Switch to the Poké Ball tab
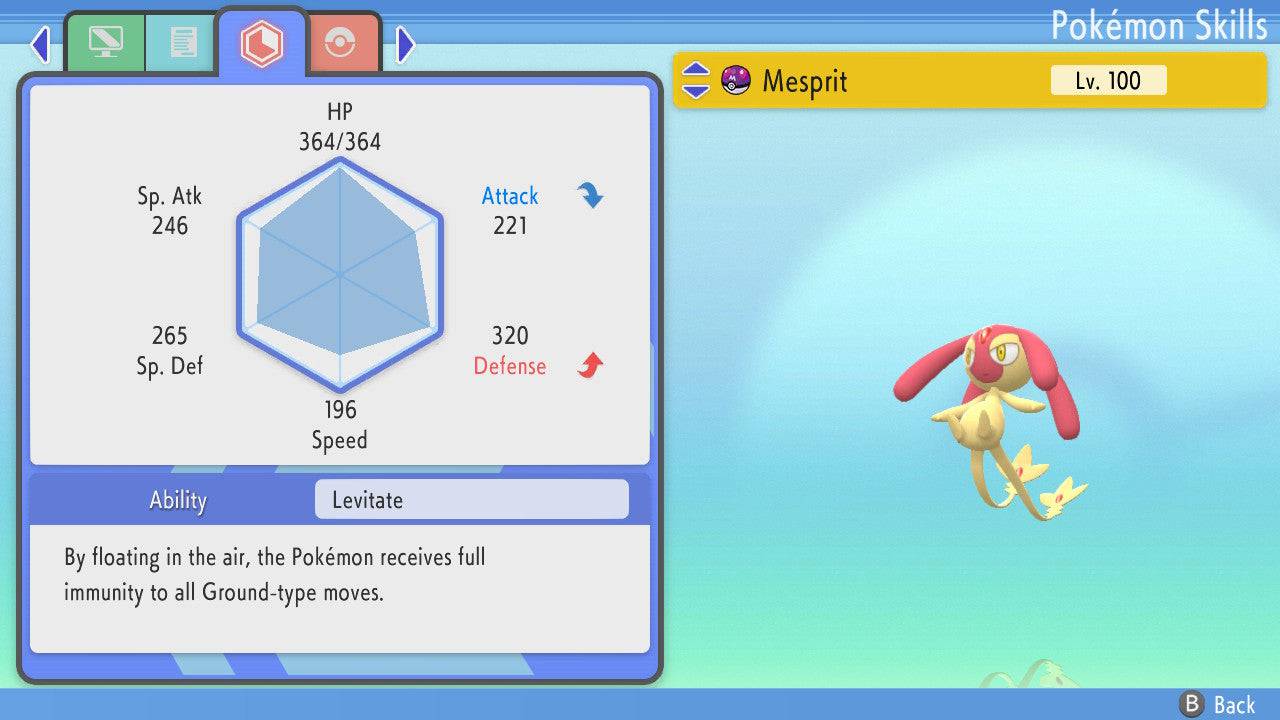 click(341, 43)
